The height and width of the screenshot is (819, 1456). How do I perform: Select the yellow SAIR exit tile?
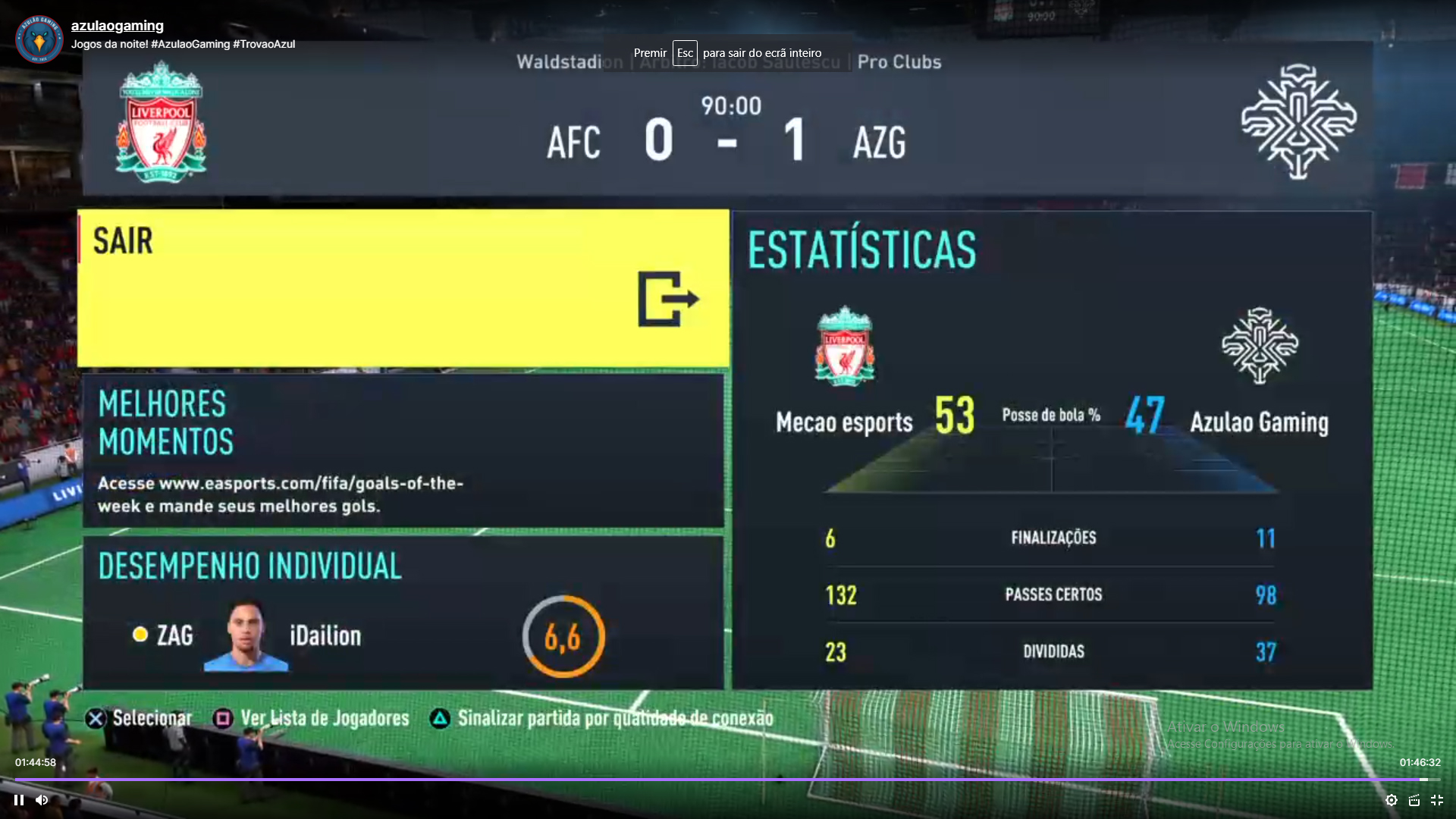(x=403, y=289)
